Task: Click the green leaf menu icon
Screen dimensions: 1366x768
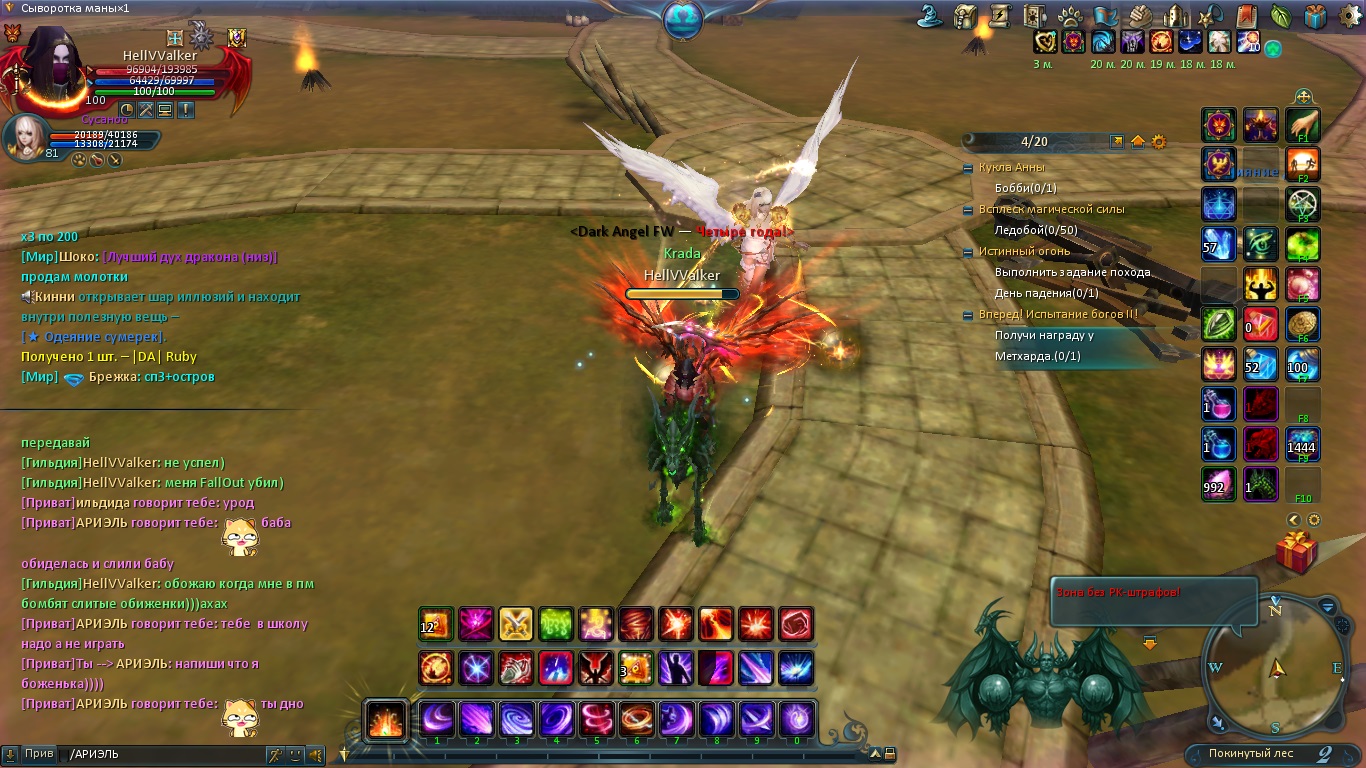Action: [1281, 16]
